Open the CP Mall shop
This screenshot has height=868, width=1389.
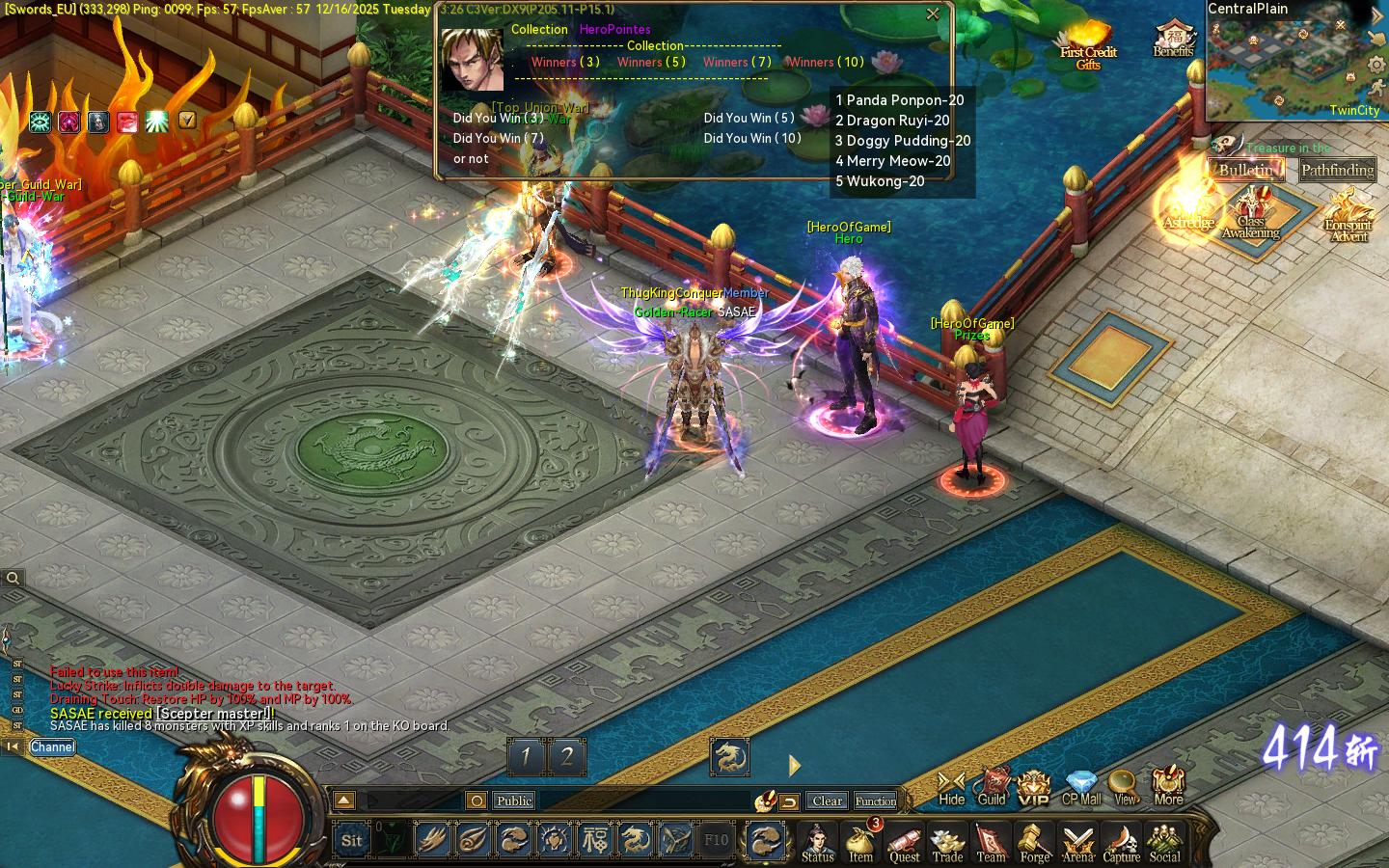point(1081,786)
